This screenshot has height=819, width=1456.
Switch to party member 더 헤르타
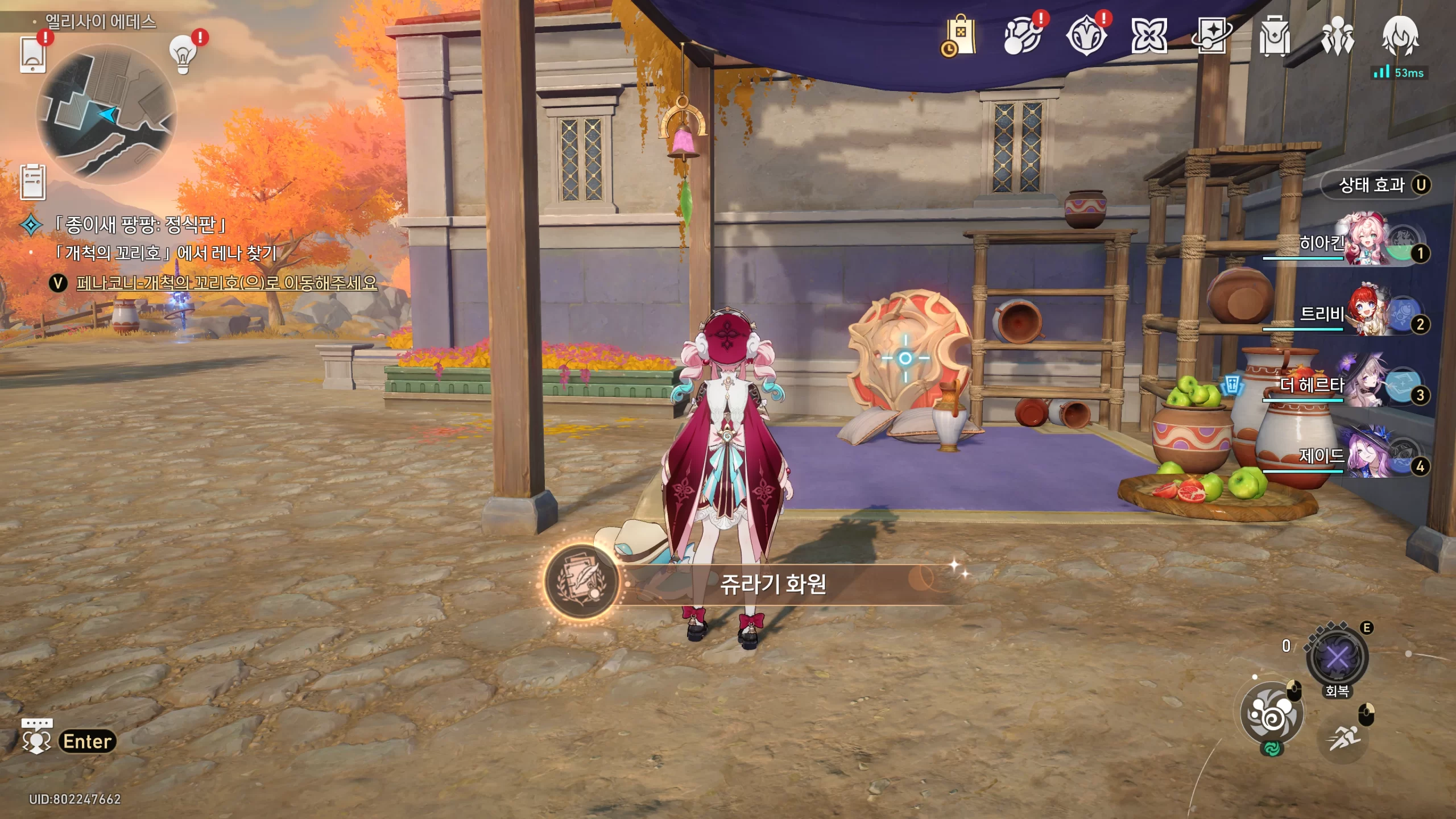(x=1365, y=384)
